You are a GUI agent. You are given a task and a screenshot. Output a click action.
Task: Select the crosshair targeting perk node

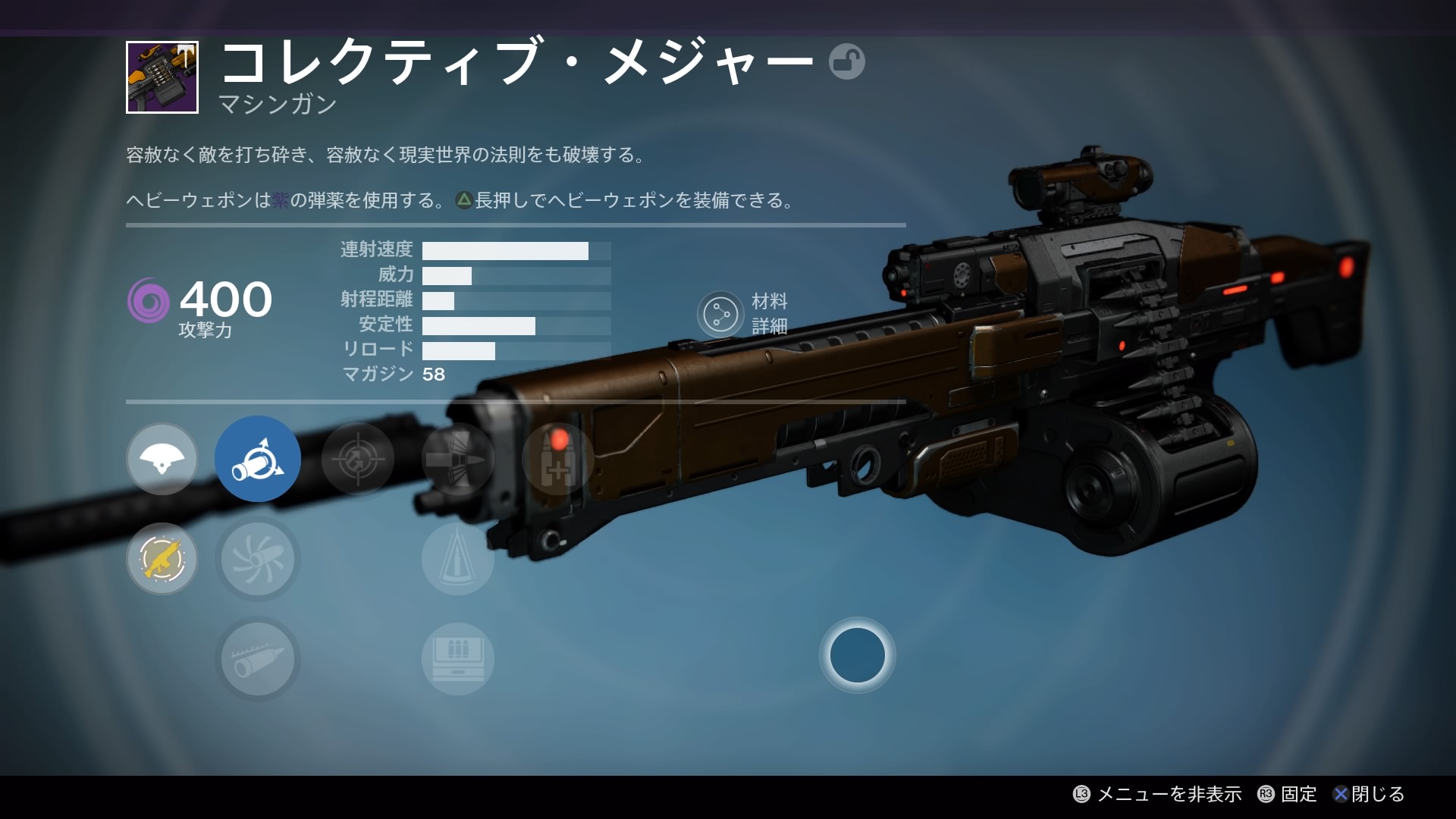tap(357, 459)
